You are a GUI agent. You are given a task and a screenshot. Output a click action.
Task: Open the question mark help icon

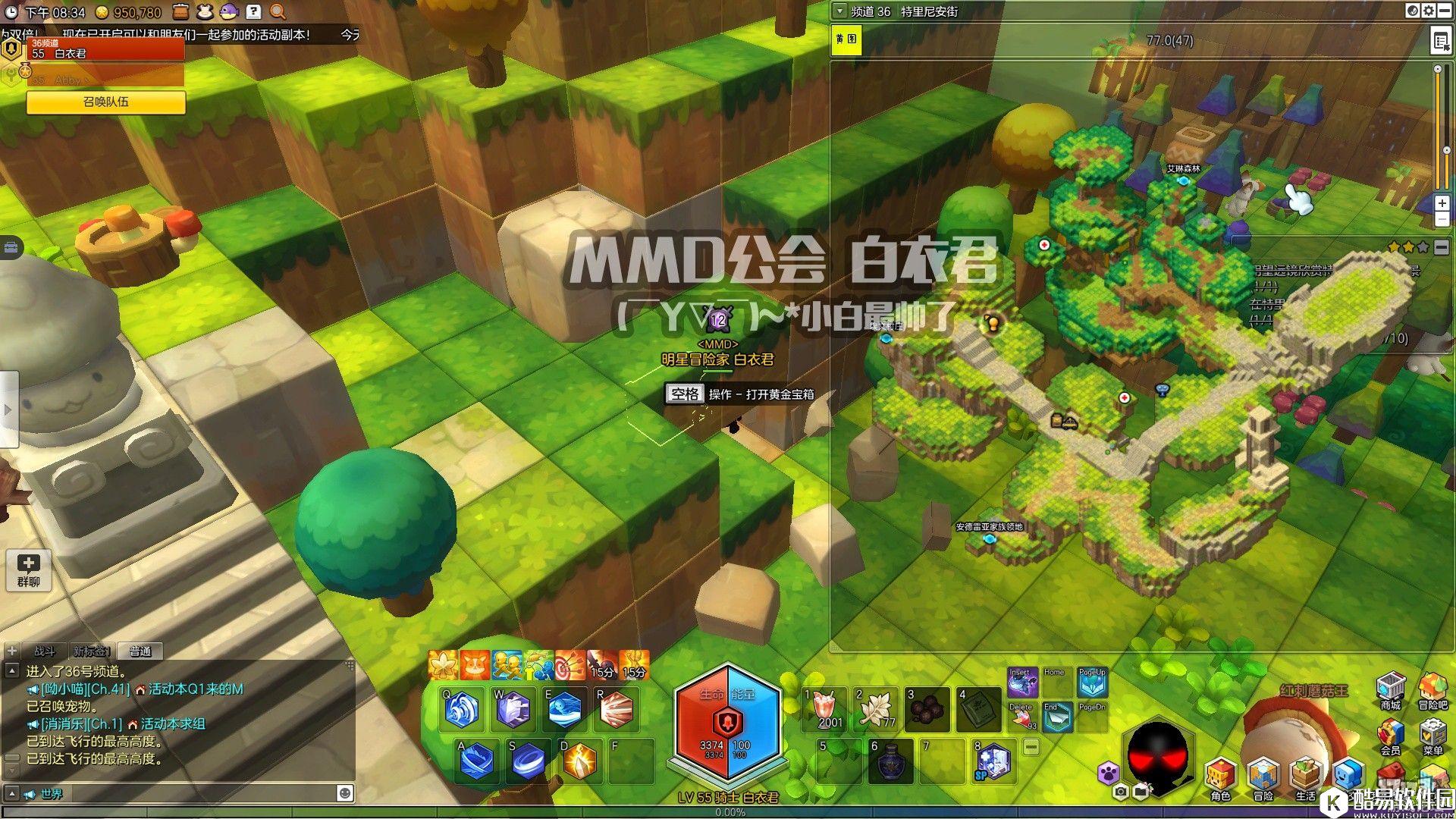(254, 11)
